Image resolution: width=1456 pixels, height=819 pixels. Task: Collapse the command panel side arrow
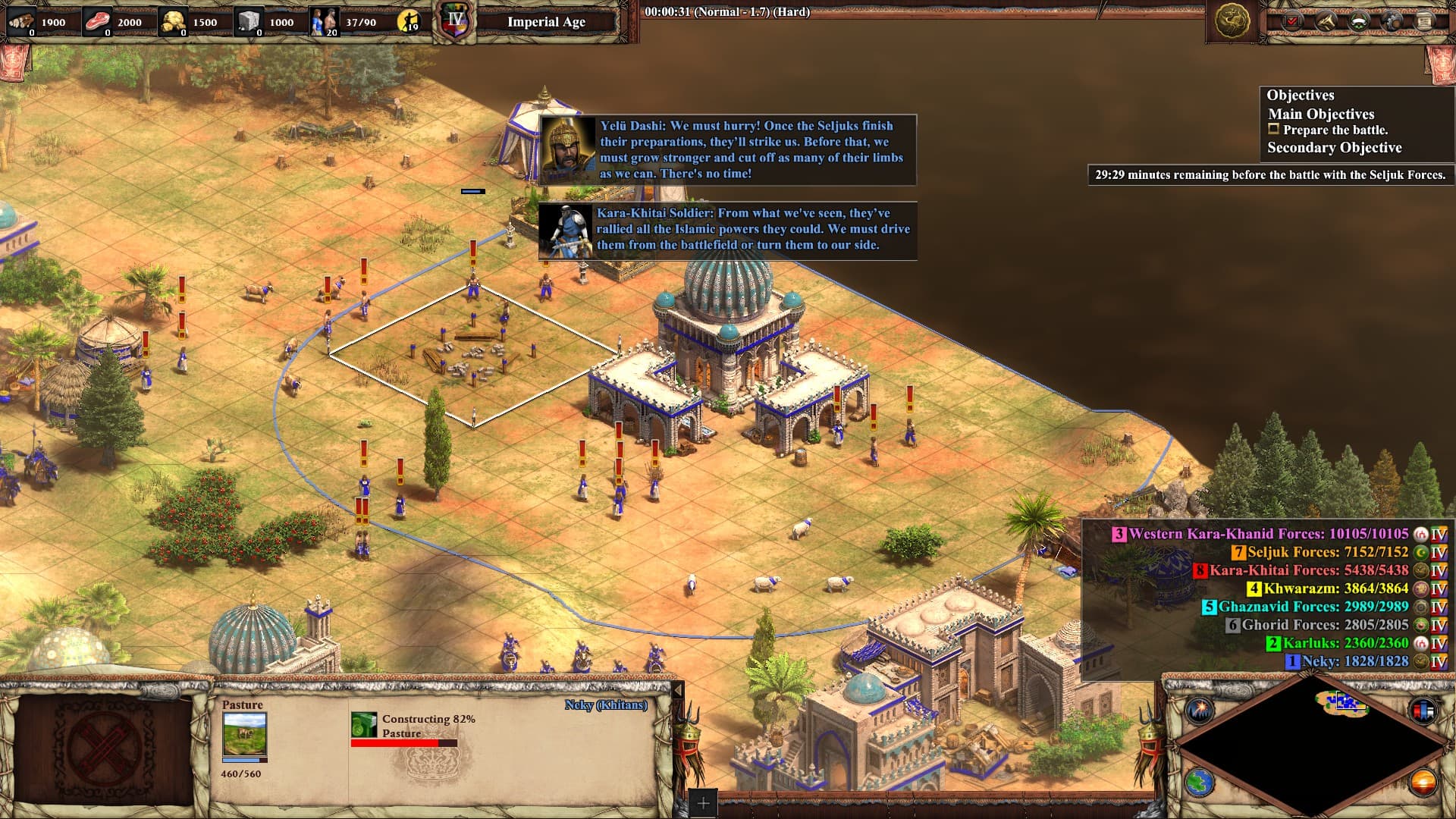click(679, 690)
